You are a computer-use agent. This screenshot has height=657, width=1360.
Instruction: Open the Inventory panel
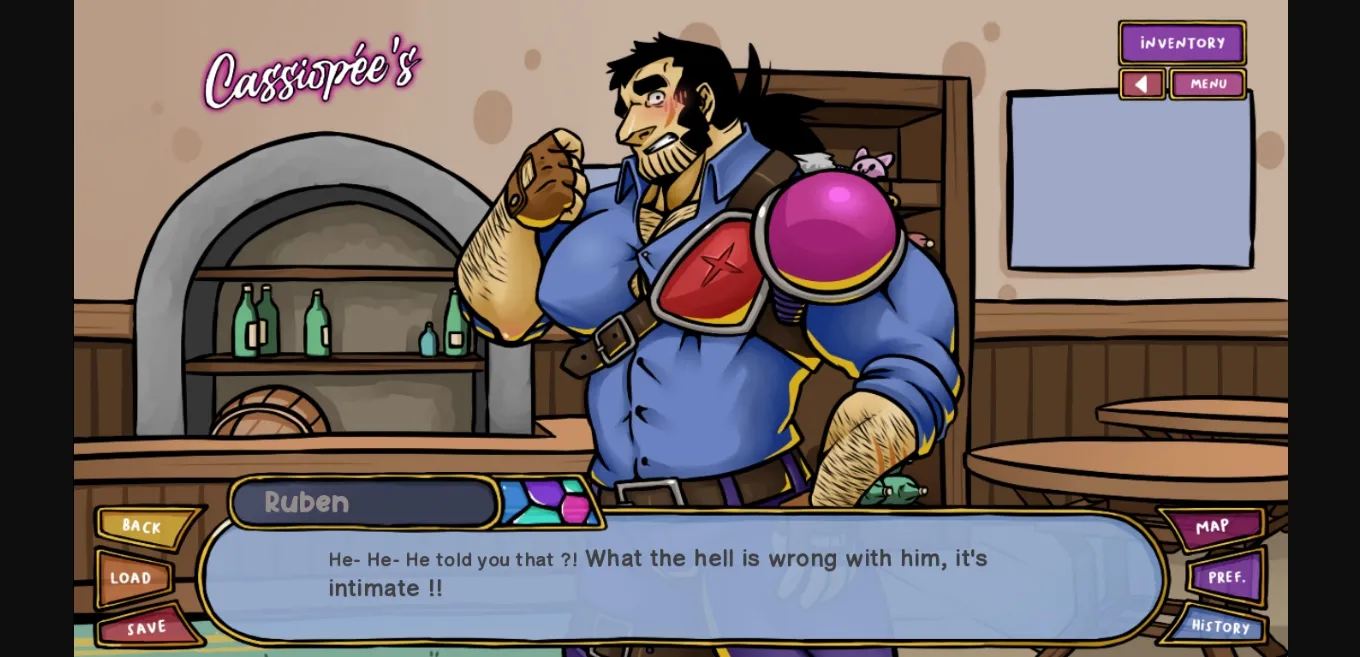[x=1182, y=43]
